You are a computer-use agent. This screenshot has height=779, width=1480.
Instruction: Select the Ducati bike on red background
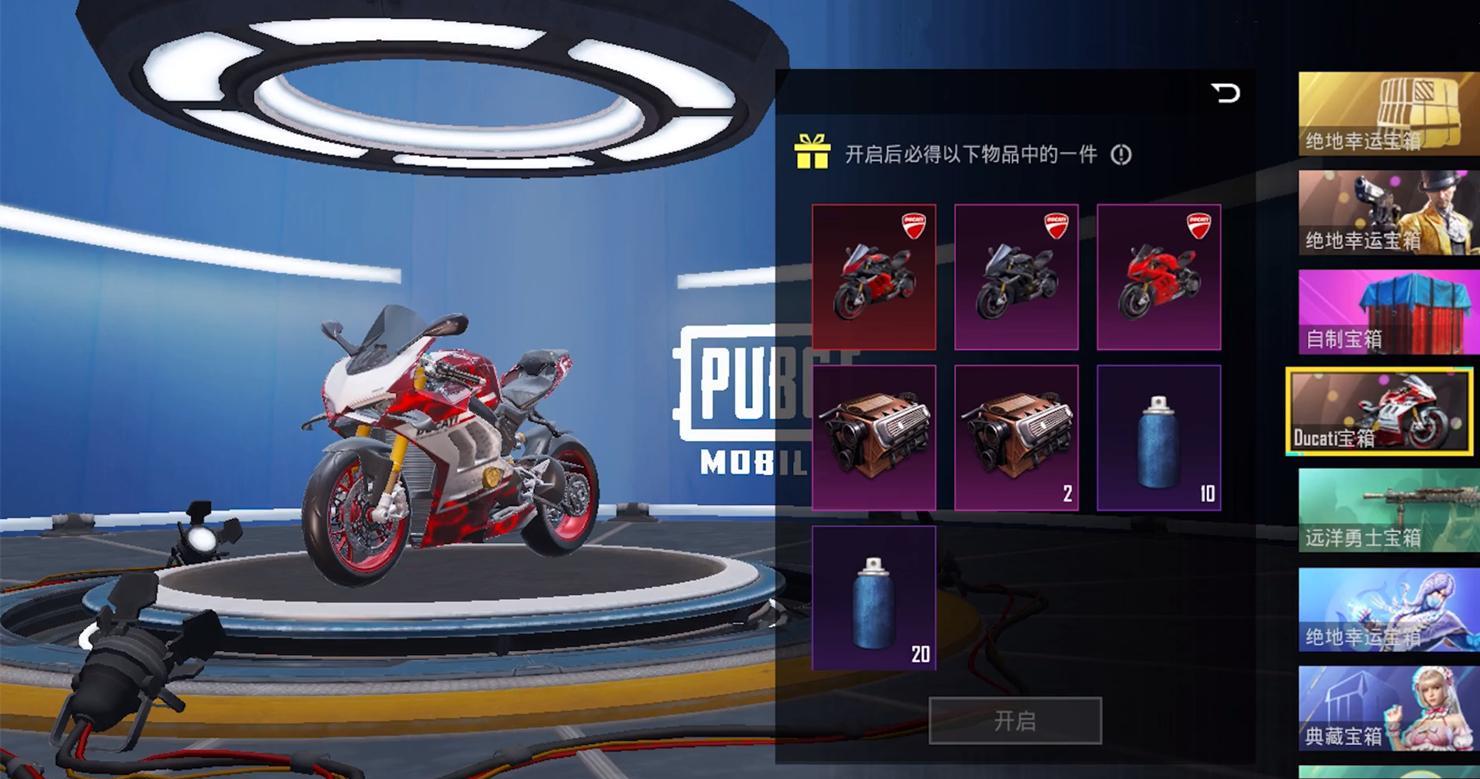coord(874,278)
